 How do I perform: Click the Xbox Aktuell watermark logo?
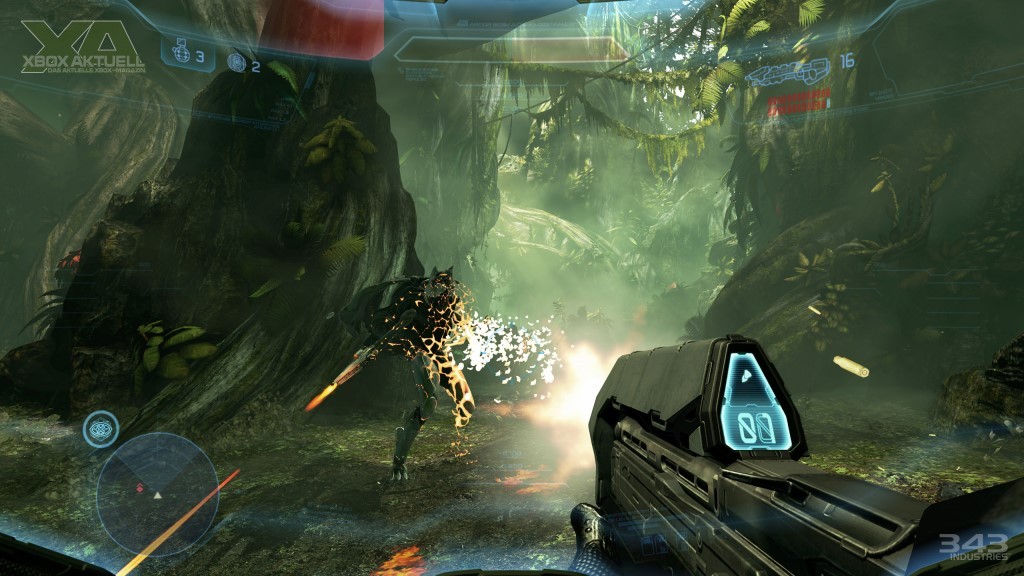tap(82, 48)
